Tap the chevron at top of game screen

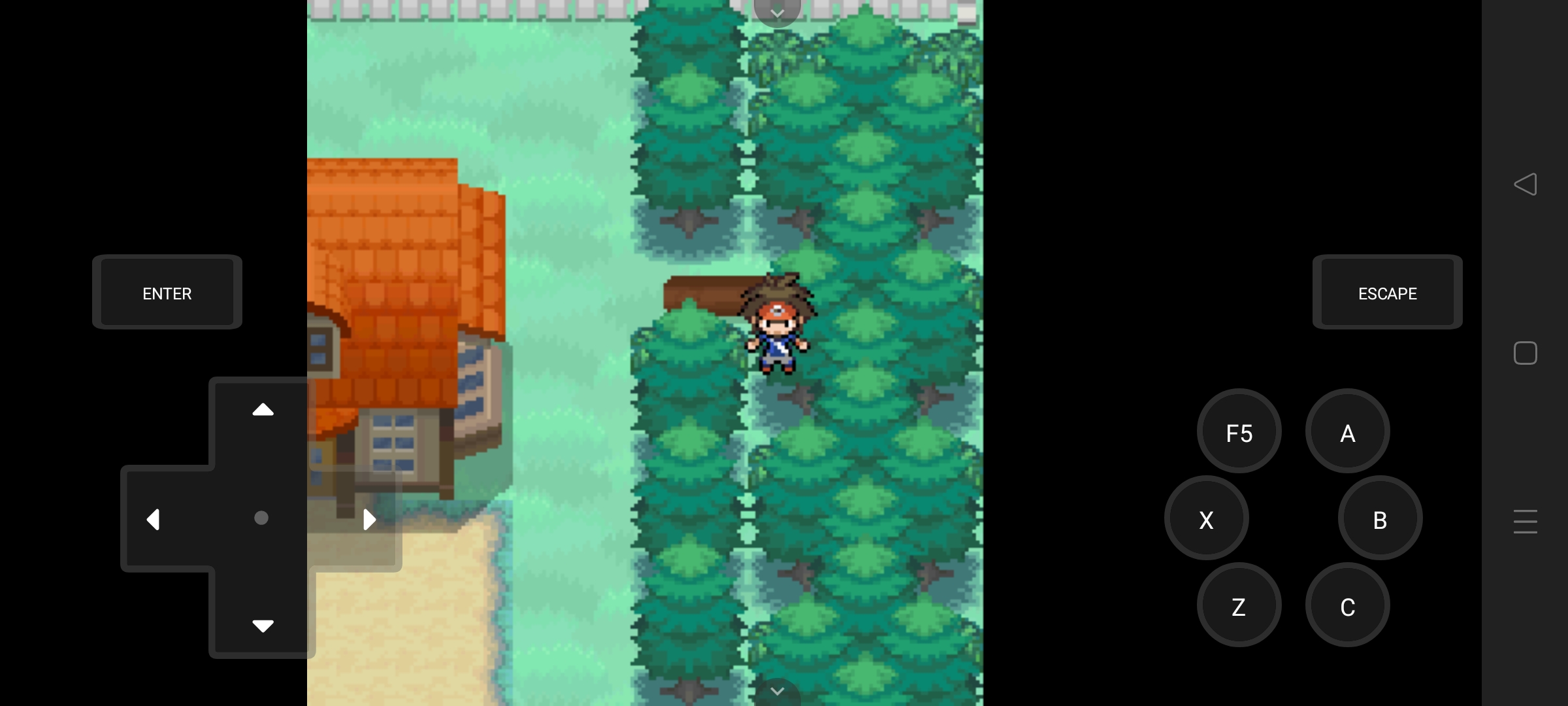tap(777, 13)
